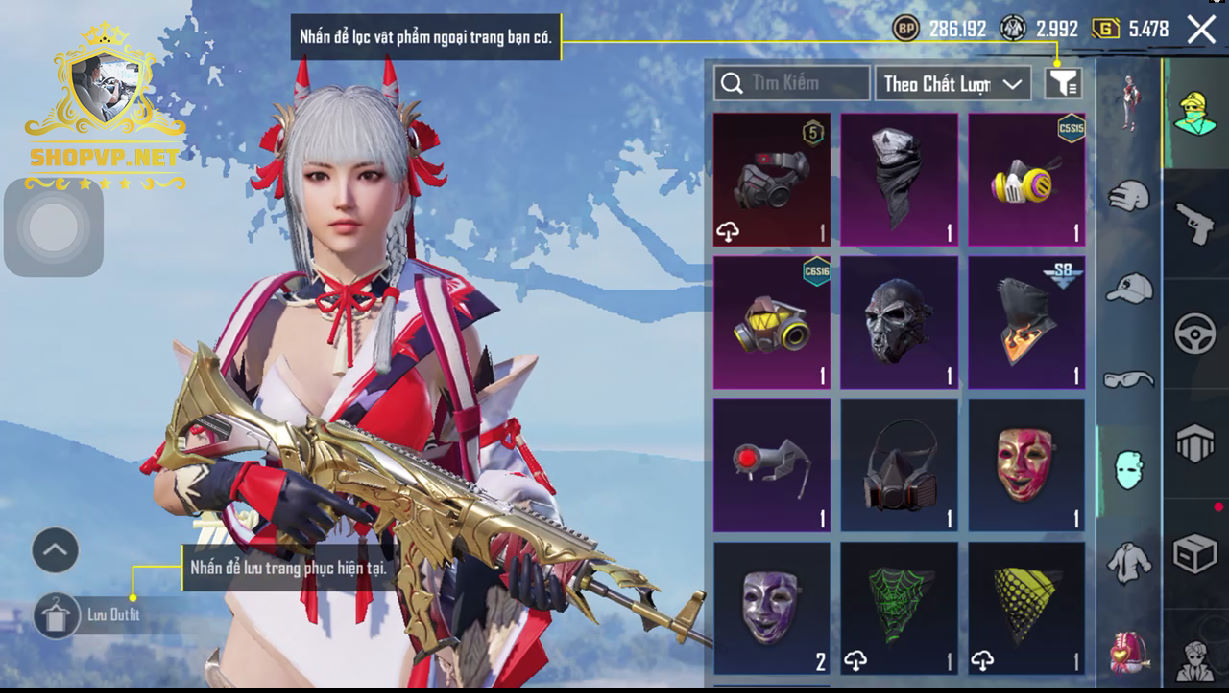
Task: Equip the pink and gold smiling mask
Action: [1026, 465]
